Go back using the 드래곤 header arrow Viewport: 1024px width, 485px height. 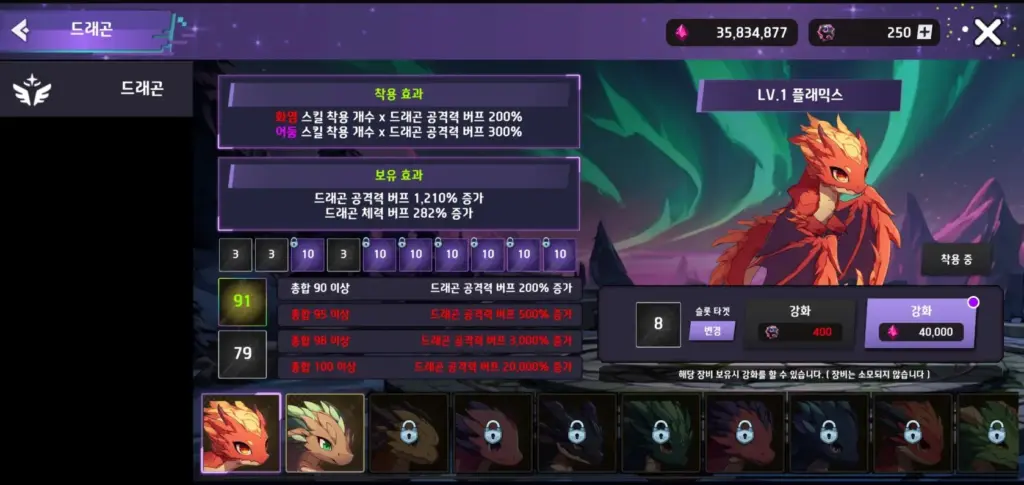(x=20, y=30)
